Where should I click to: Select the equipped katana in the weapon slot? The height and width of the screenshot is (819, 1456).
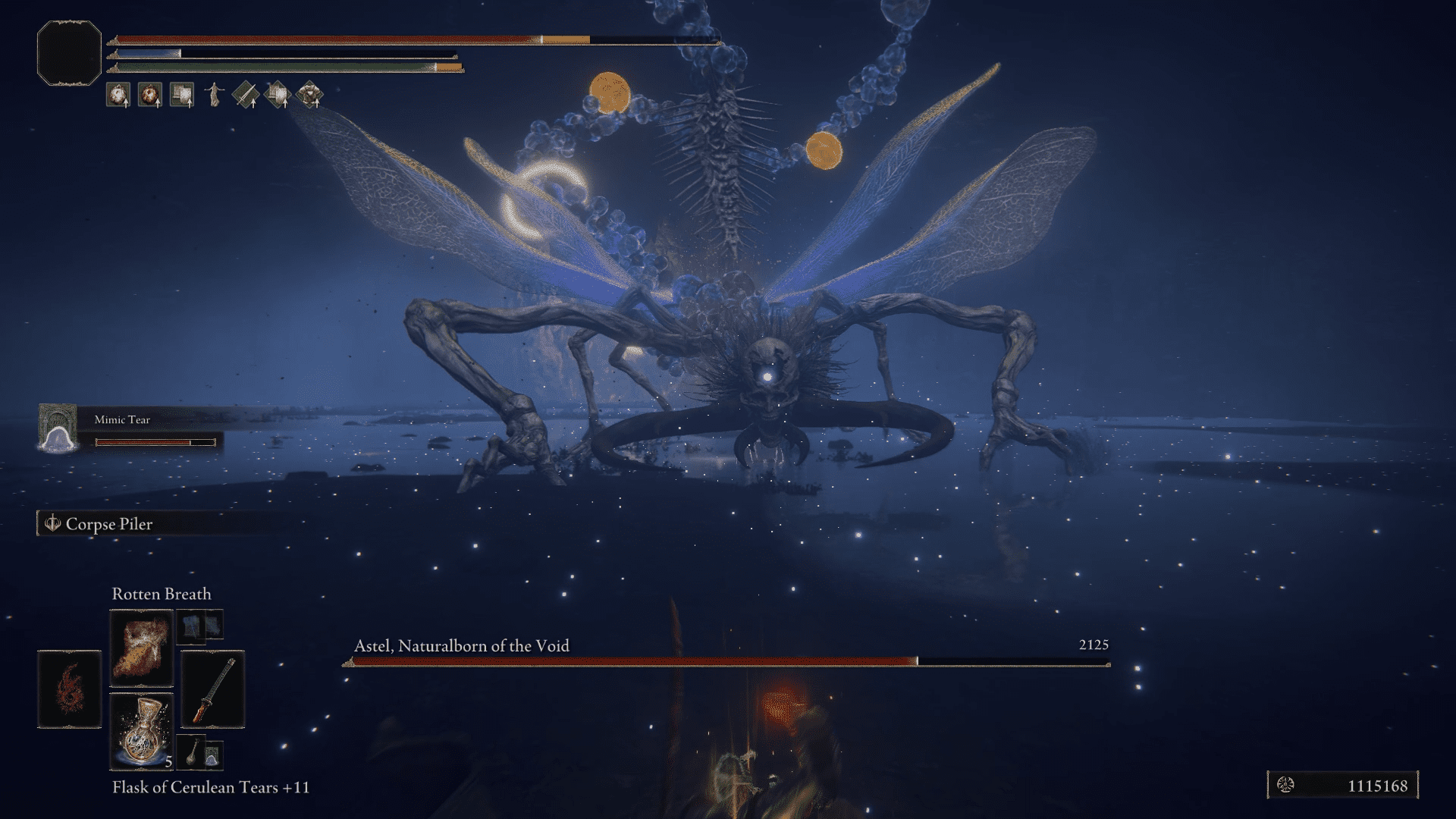click(213, 689)
